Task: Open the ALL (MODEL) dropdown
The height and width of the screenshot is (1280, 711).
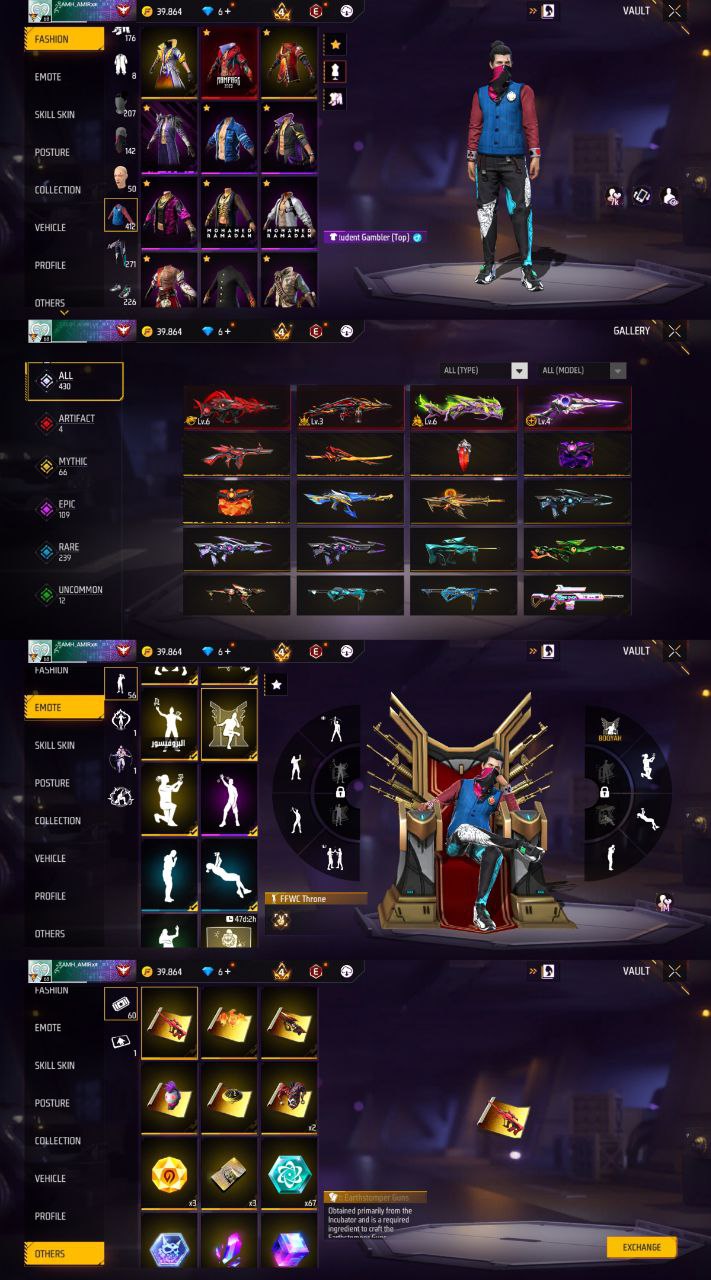Action: coord(584,371)
